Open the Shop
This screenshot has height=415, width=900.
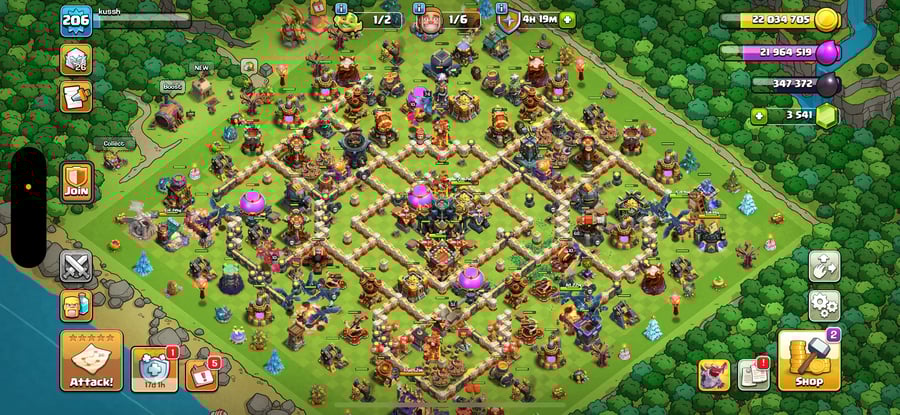click(809, 361)
